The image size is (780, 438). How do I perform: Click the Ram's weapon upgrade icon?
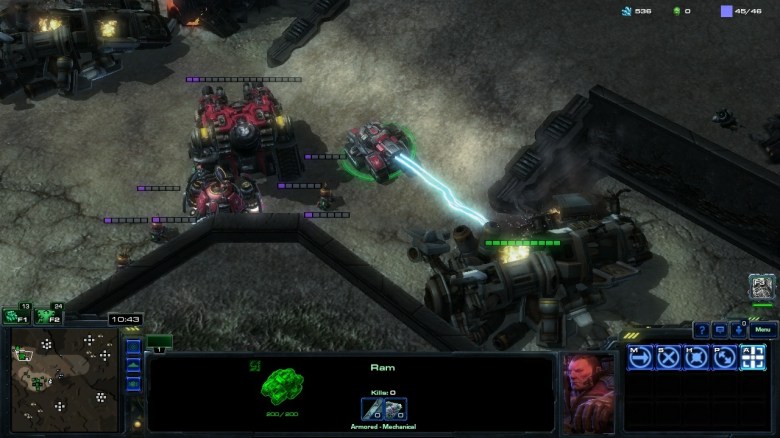tap(373, 409)
